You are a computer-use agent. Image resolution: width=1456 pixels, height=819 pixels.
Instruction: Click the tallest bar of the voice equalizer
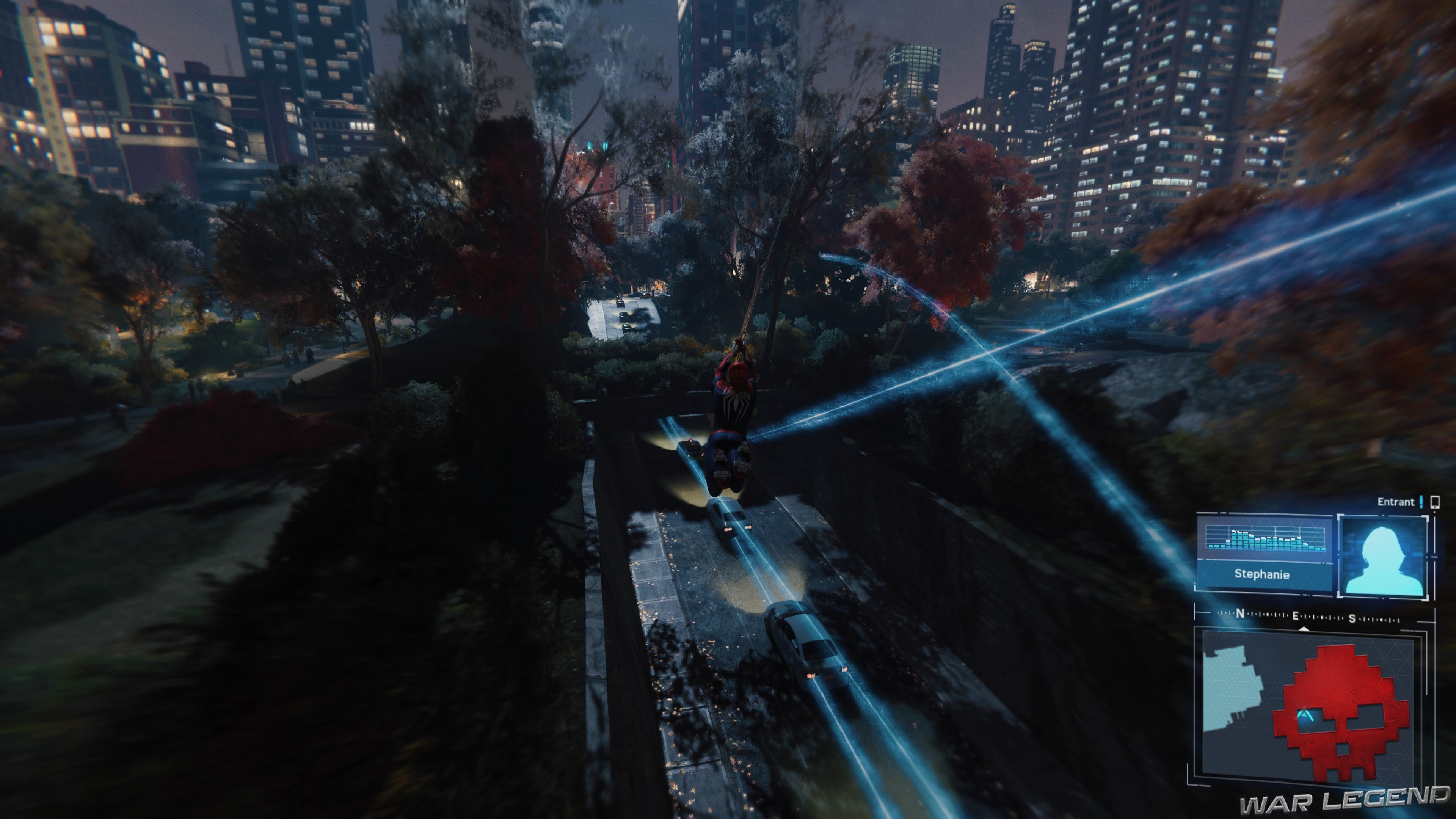point(1235,540)
